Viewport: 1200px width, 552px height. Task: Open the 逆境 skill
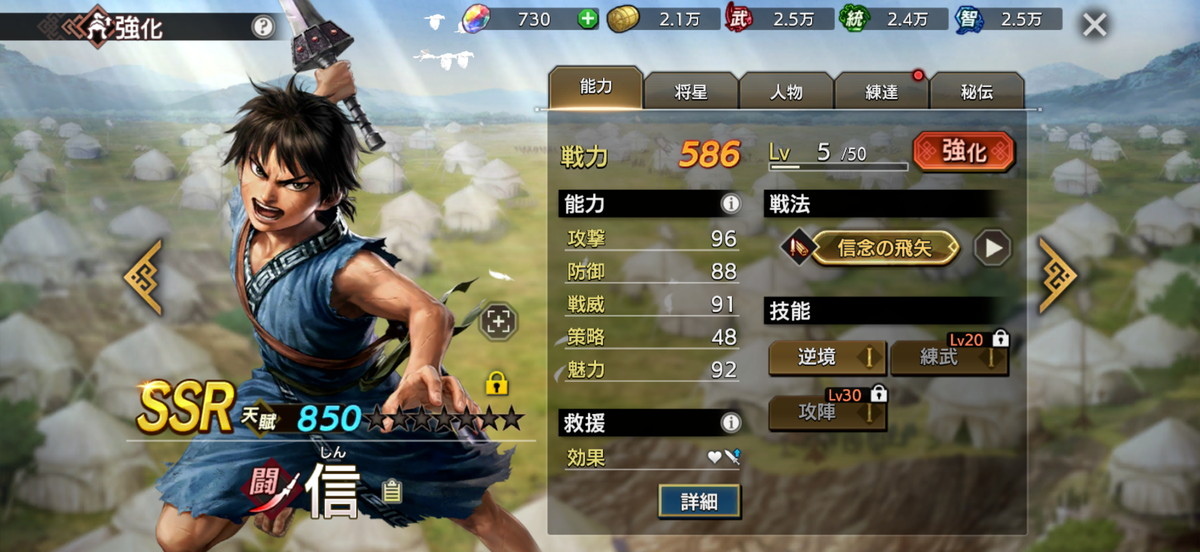pyautogui.click(x=827, y=358)
